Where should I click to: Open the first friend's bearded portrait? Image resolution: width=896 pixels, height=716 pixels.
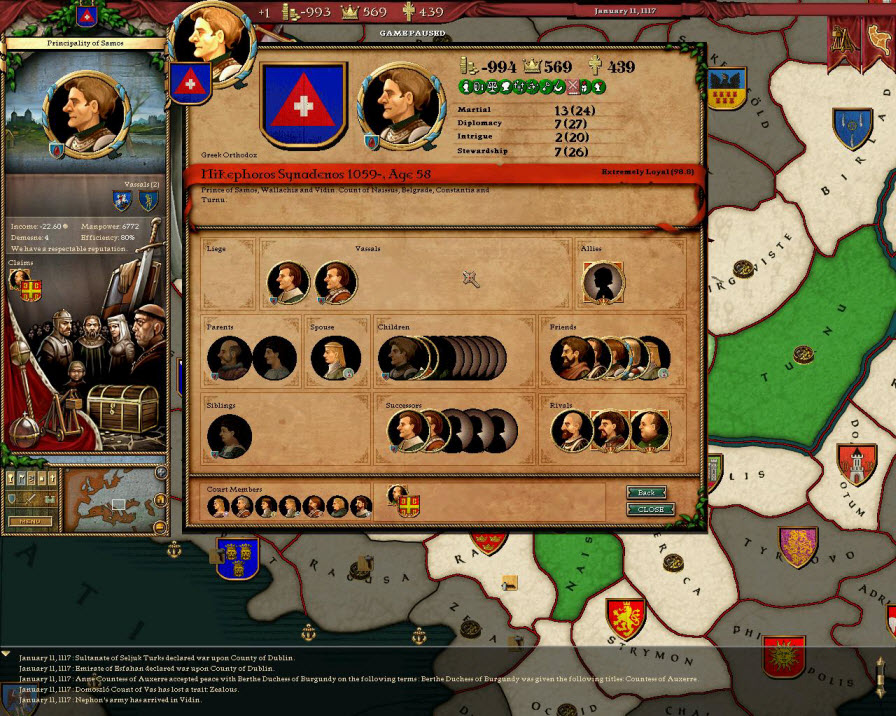571,358
